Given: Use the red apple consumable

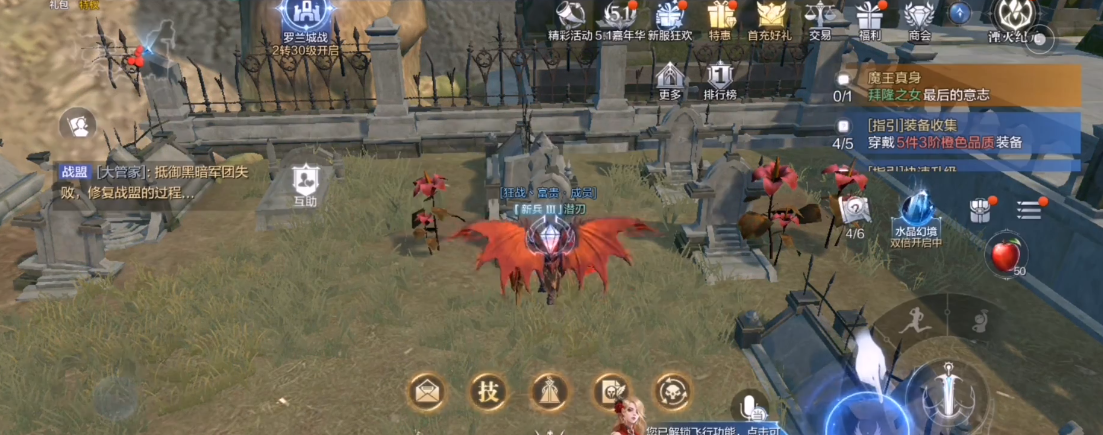Looking at the screenshot, I should tap(1005, 256).
